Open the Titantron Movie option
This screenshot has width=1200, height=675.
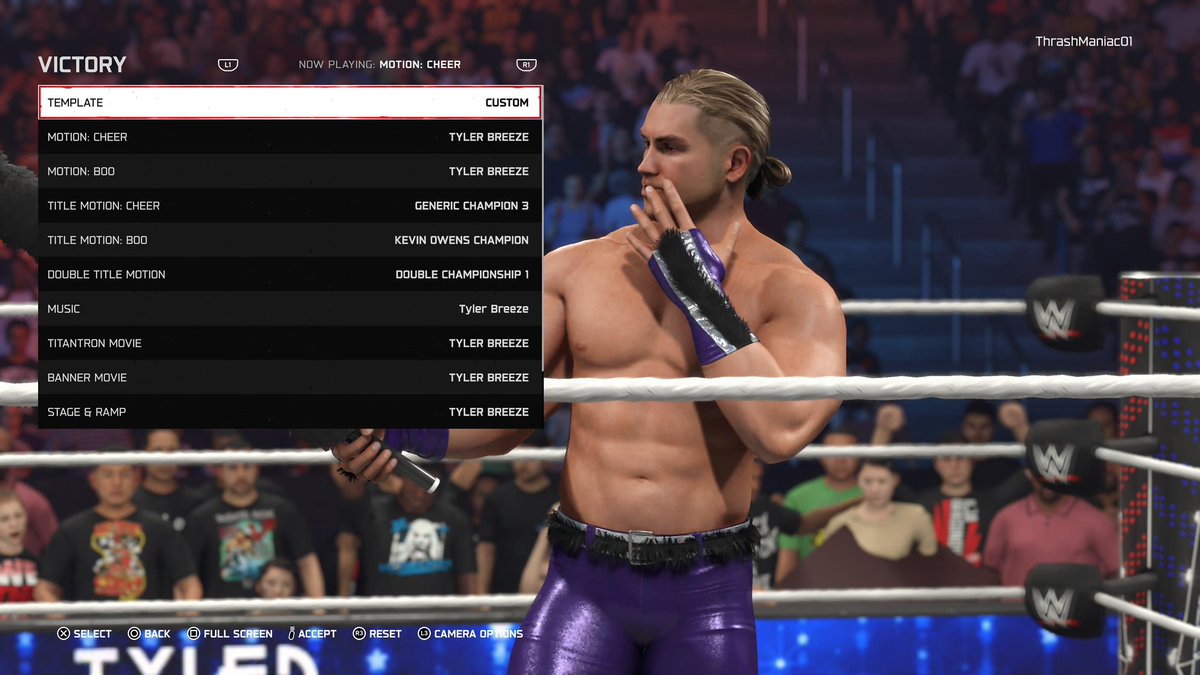tap(290, 343)
